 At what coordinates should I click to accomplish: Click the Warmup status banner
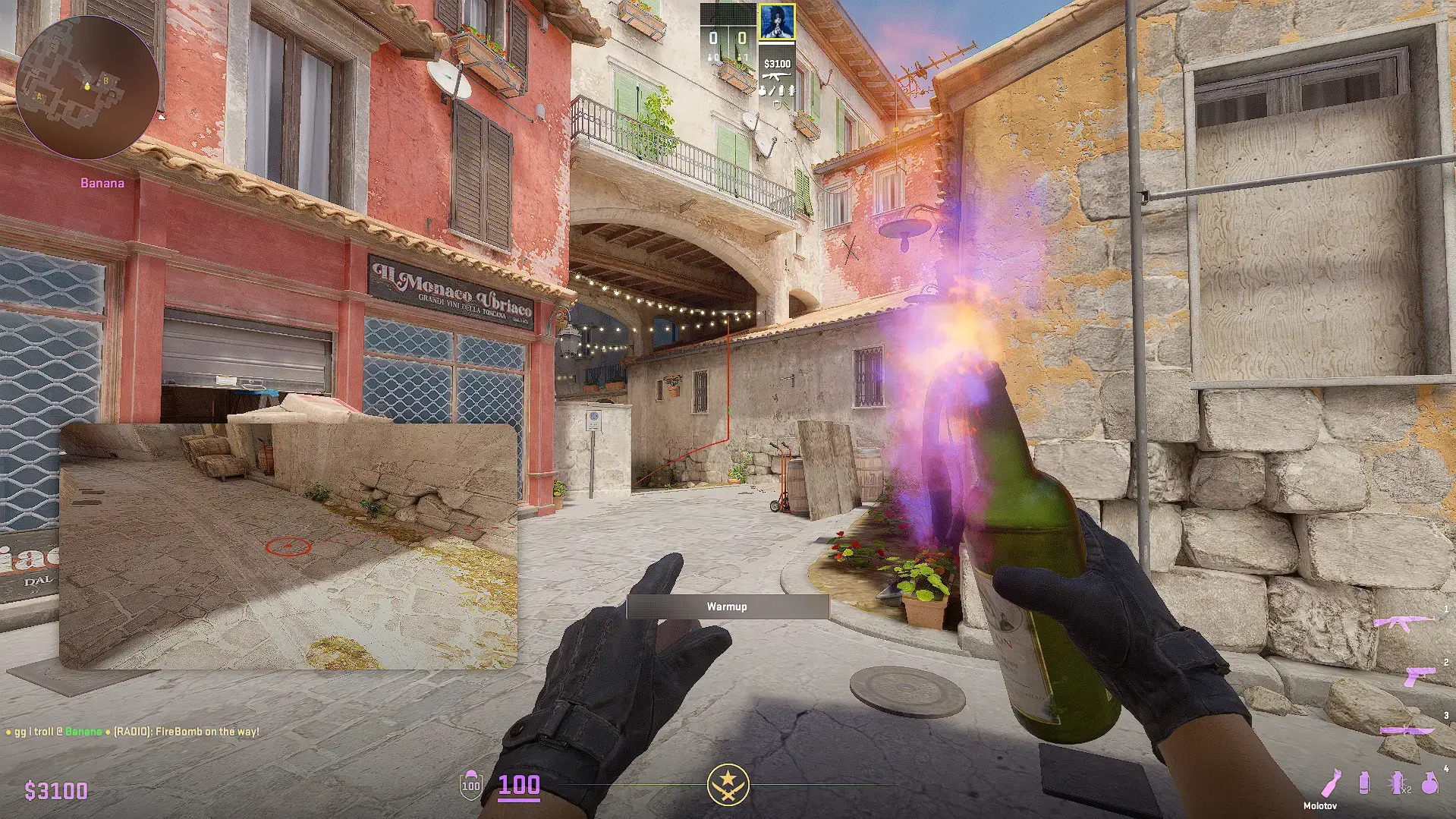[727, 606]
